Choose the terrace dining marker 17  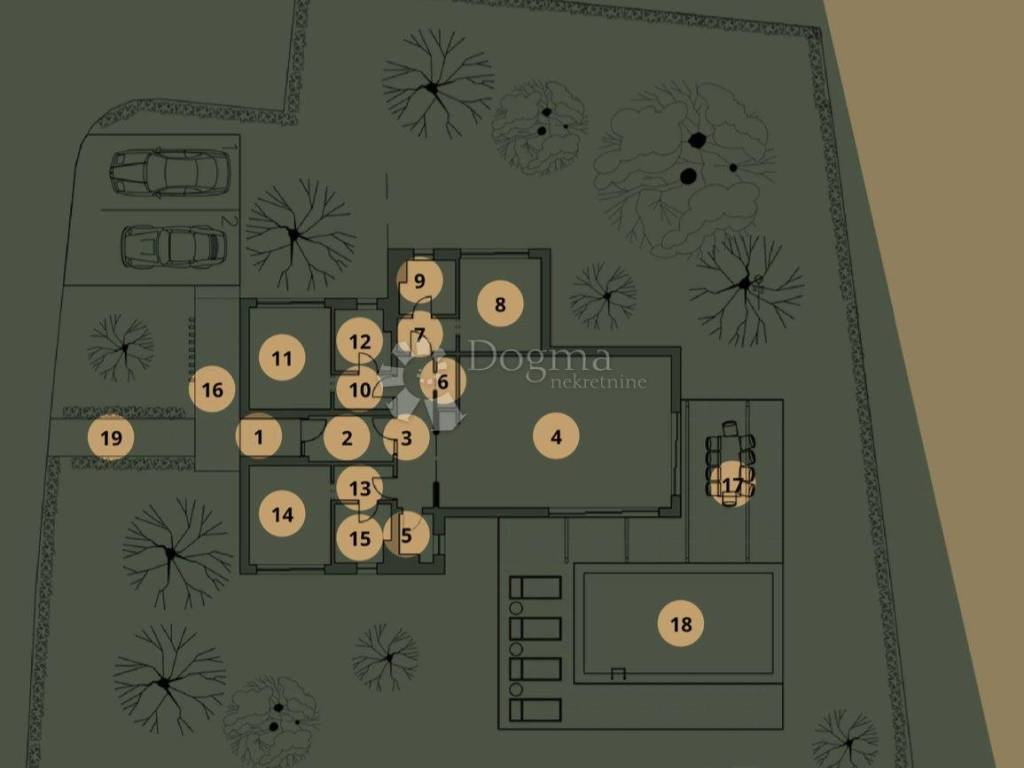pyautogui.click(x=733, y=485)
